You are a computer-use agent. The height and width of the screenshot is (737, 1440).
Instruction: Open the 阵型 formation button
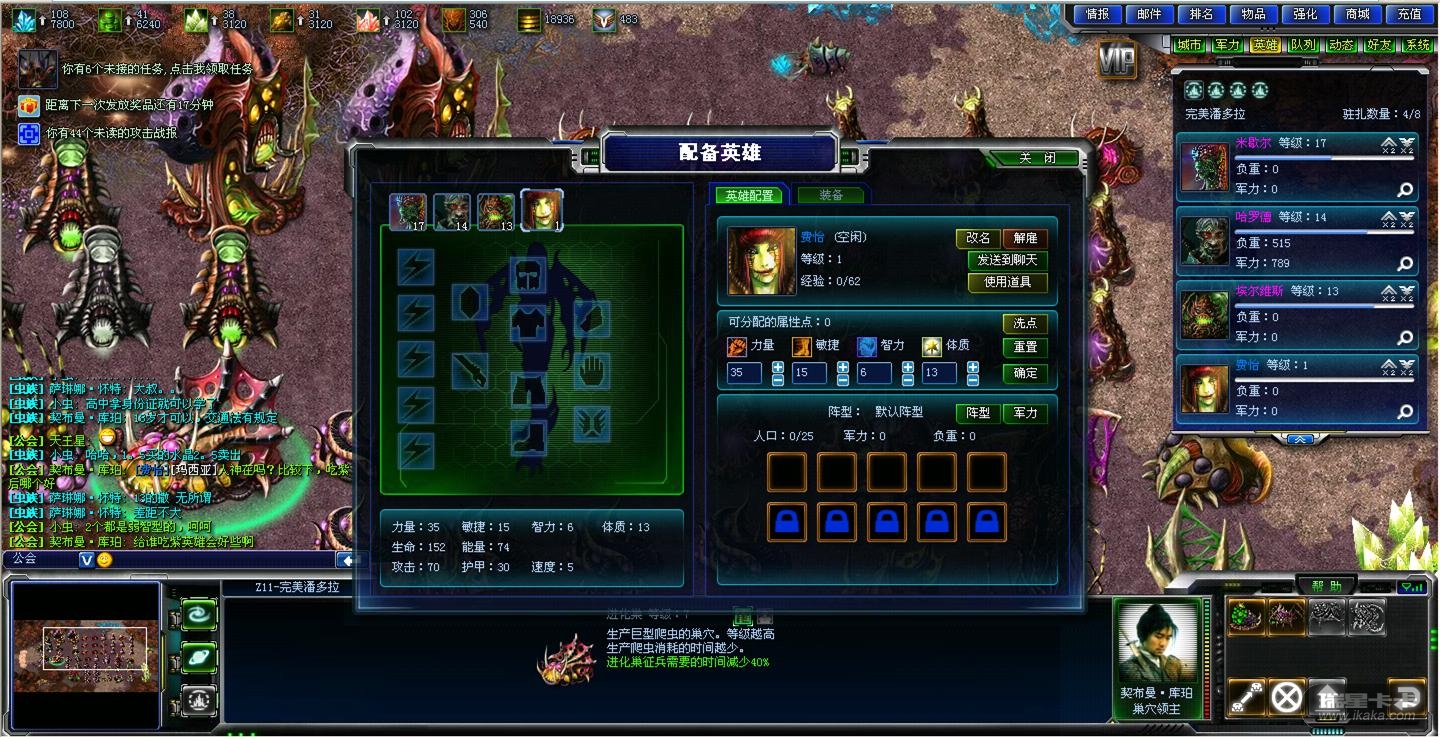point(977,412)
